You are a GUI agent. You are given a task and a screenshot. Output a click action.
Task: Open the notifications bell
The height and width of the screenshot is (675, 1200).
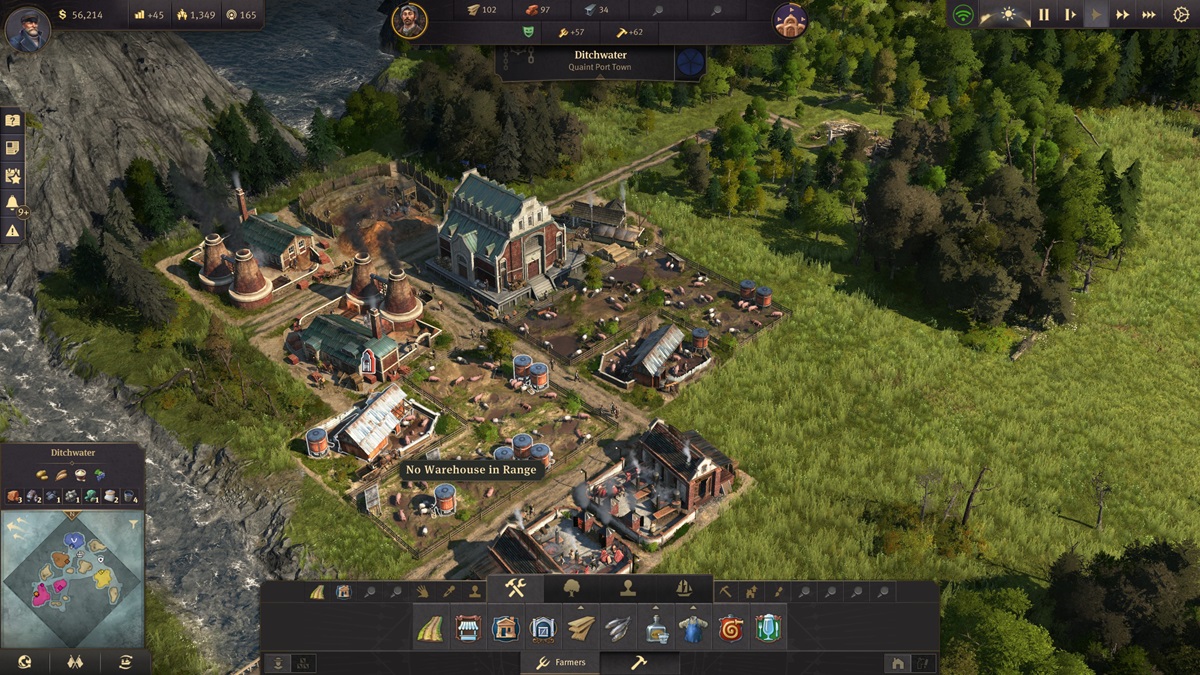13,203
